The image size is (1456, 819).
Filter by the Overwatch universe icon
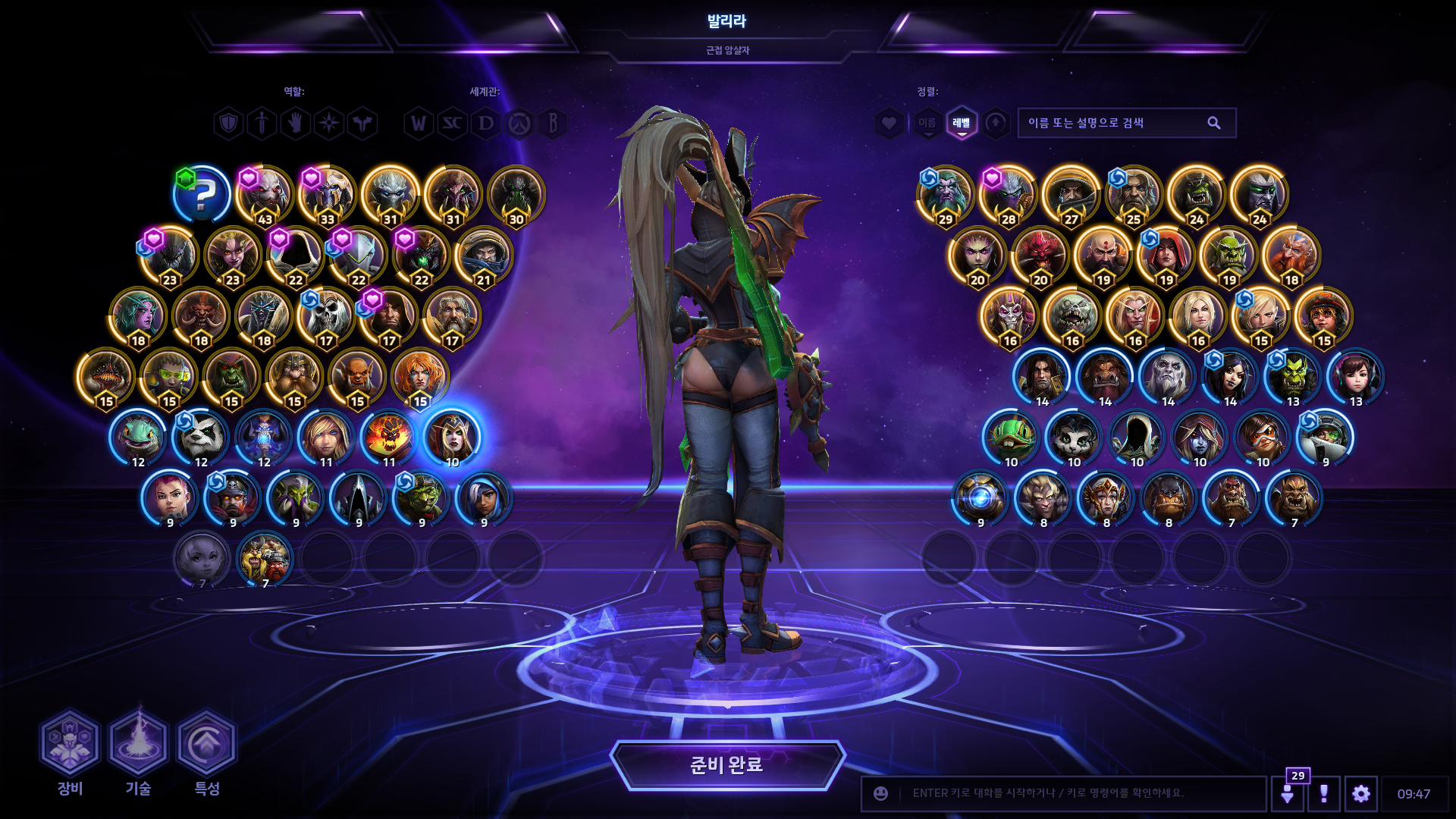point(520,123)
